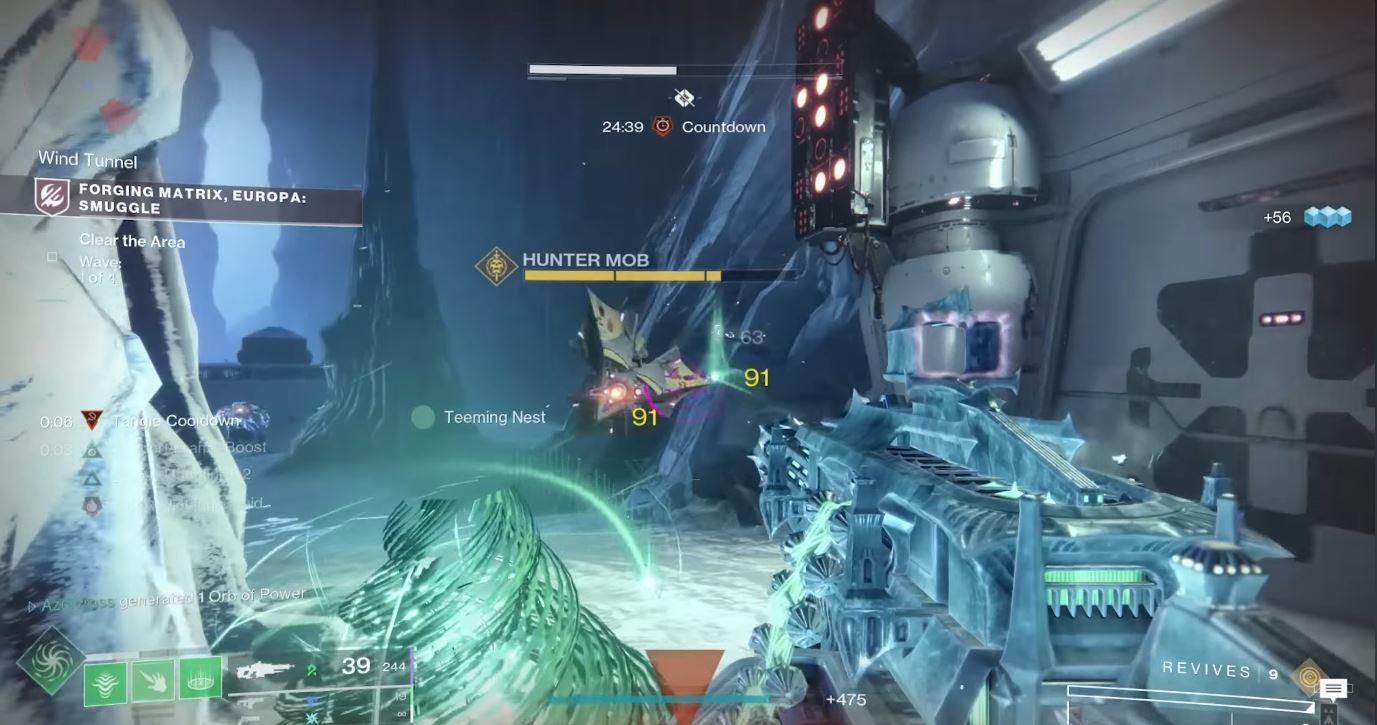Image resolution: width=1377 pixels, height=725 pixels.
Task: Click the gold revive token icon
Action: click(1307, 676)
